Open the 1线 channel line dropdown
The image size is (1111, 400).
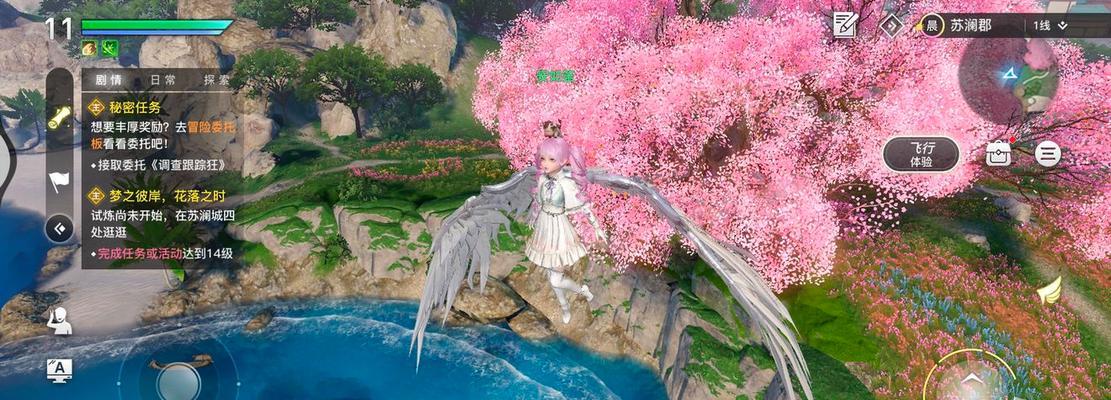click(1050, 25)
